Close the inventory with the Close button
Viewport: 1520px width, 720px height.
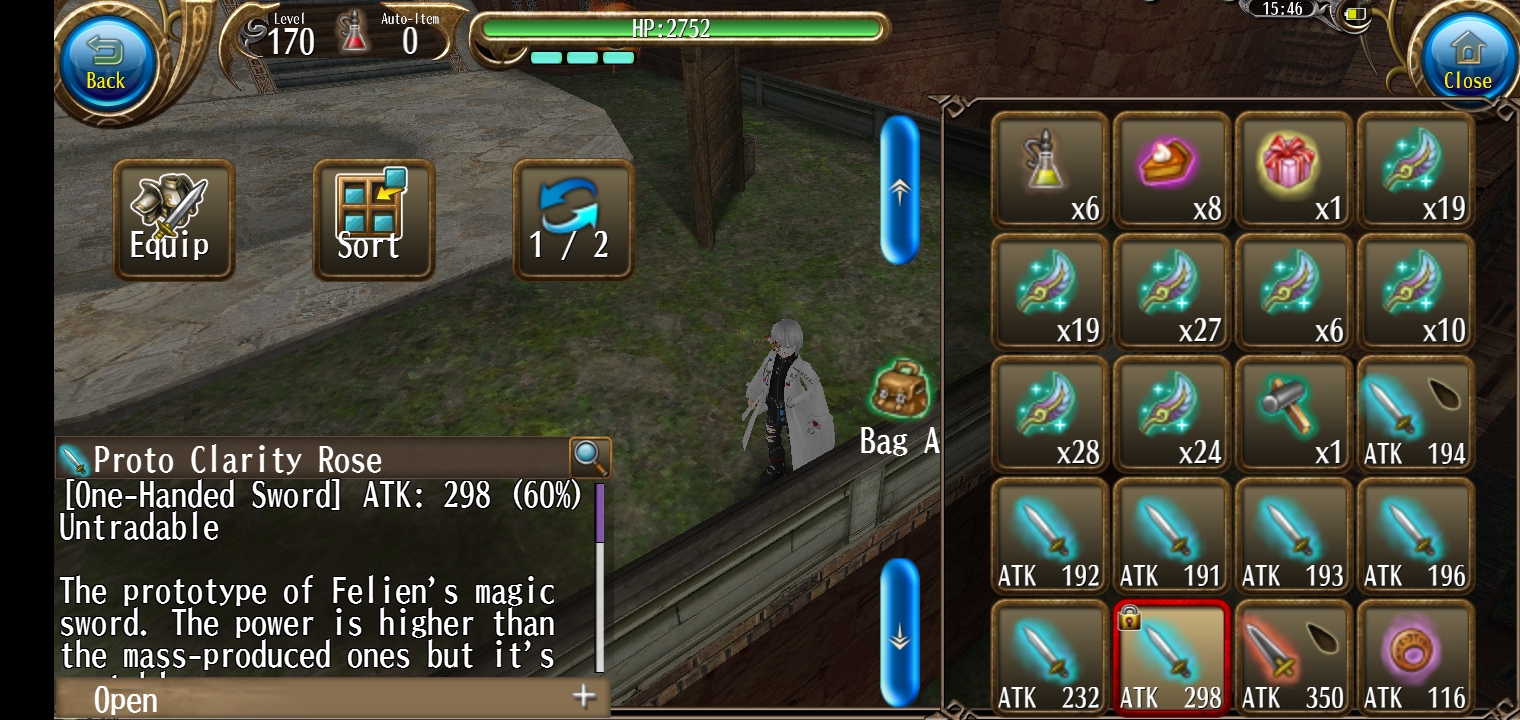(1466, 61)
